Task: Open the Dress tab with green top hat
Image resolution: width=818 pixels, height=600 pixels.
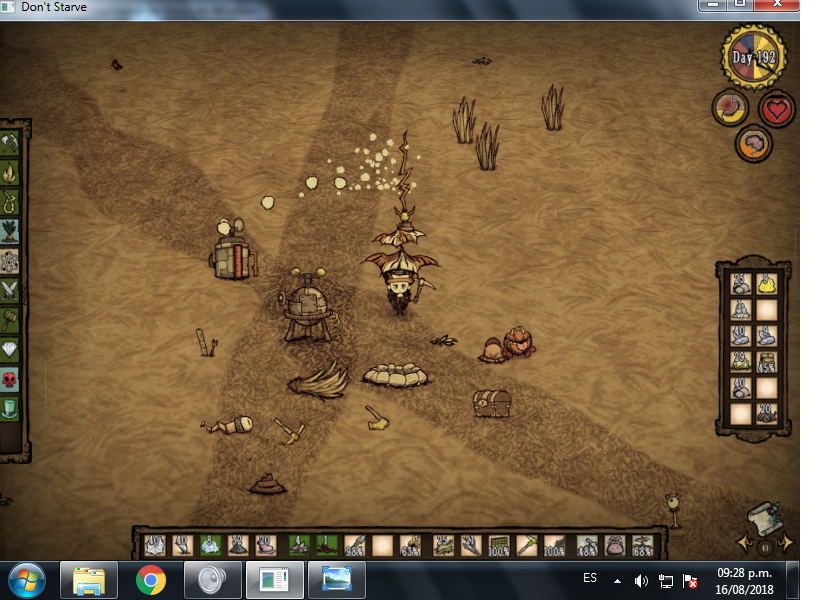Action: pyautogui.click(x=11, y=409)
